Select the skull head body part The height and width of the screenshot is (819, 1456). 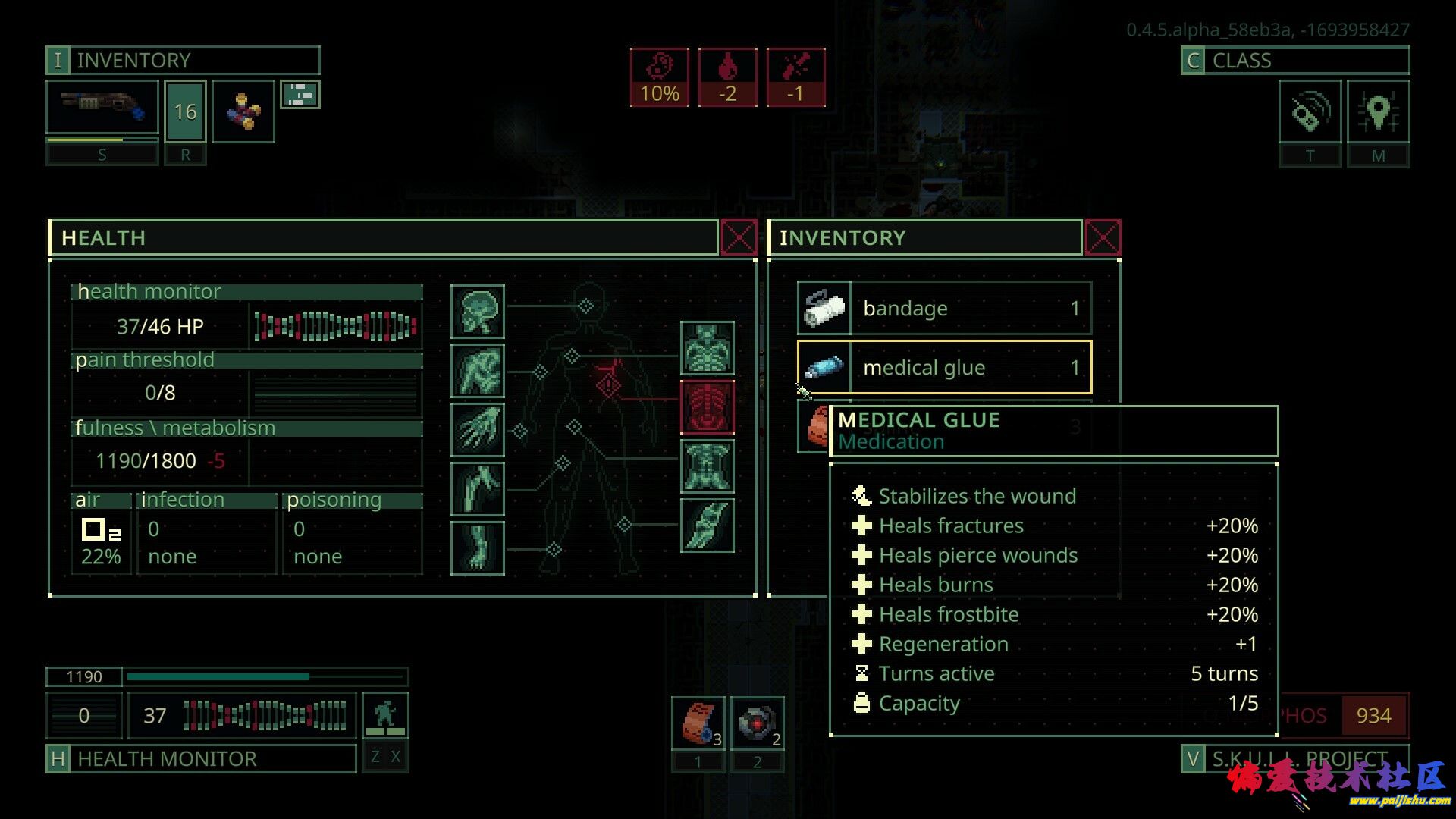tap(478, 312)
